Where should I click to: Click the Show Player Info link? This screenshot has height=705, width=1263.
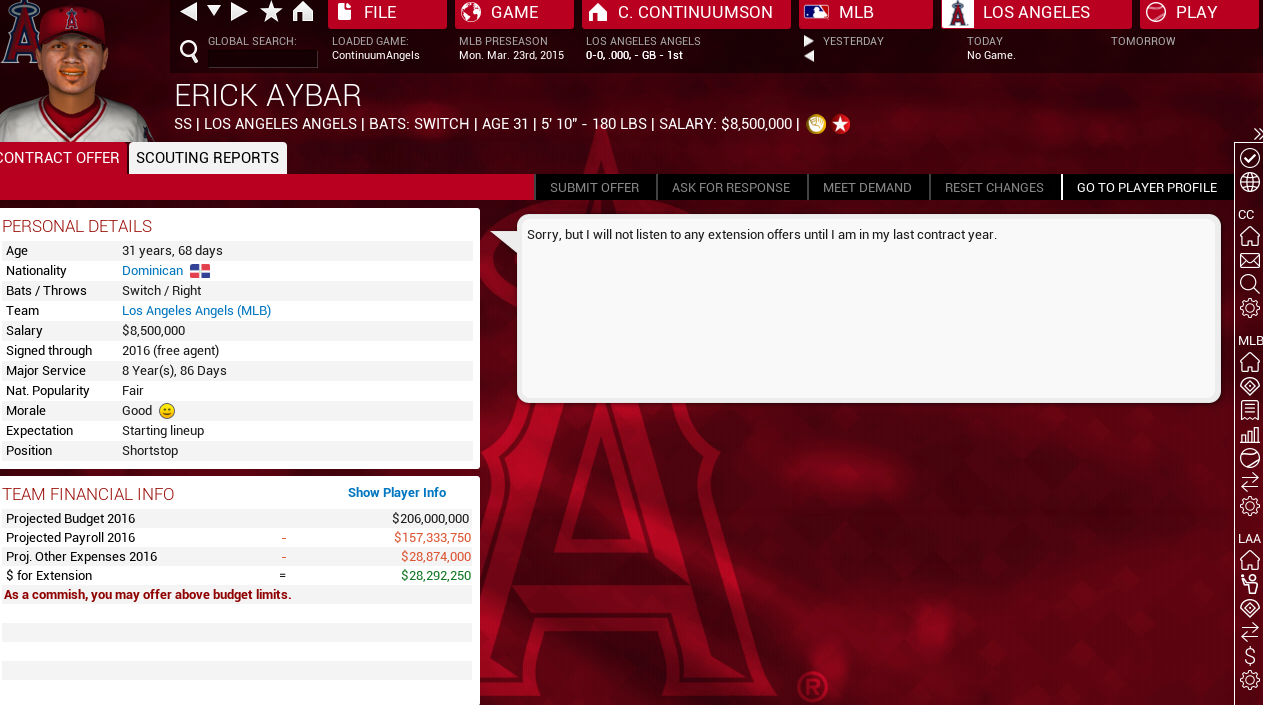click(397, 493)
